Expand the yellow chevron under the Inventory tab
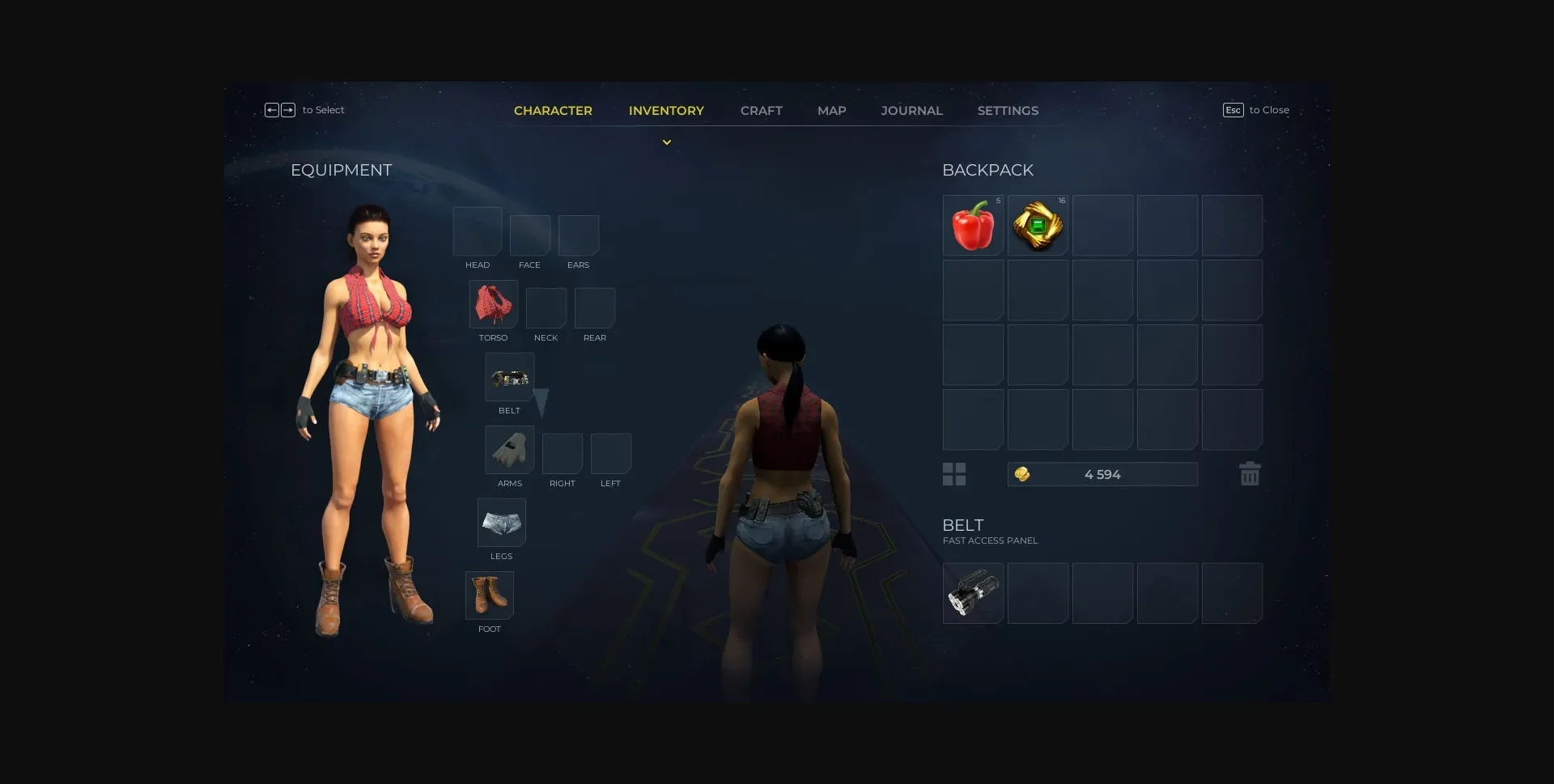The width and height of the screenshot is (1554, 784). (x=666, y=142)
